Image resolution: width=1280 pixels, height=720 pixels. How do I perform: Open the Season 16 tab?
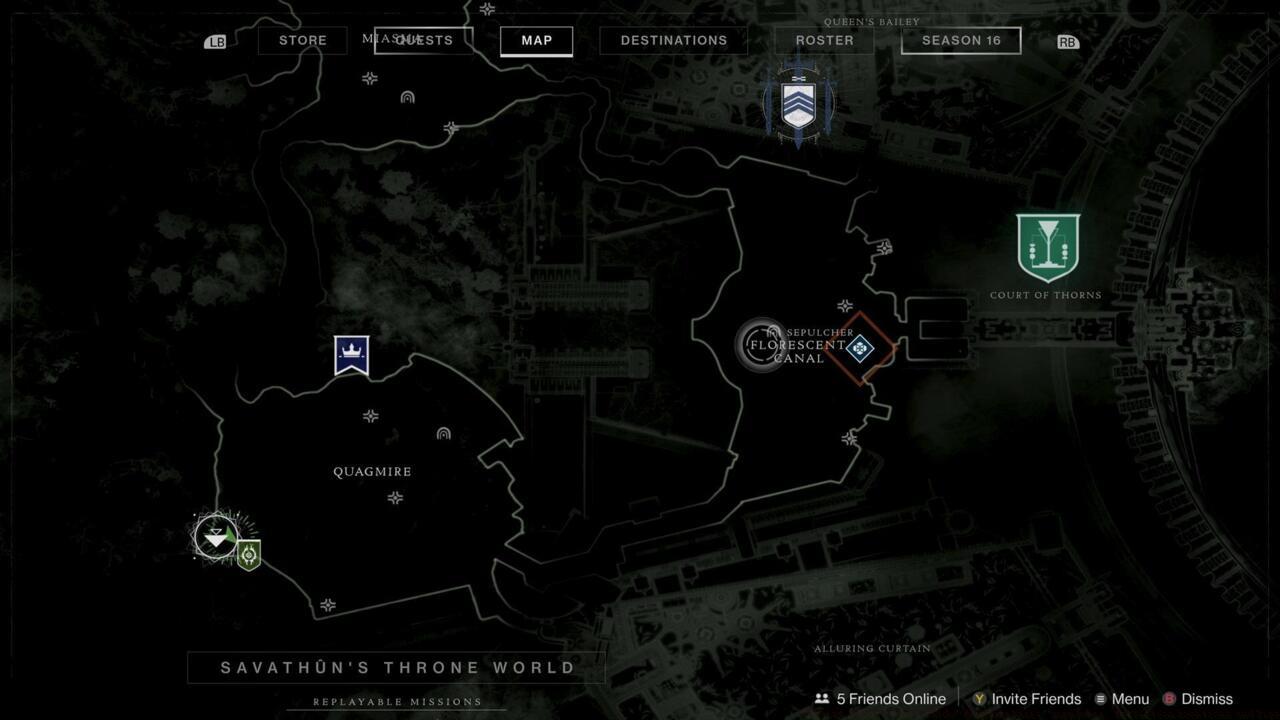[960, 40]
